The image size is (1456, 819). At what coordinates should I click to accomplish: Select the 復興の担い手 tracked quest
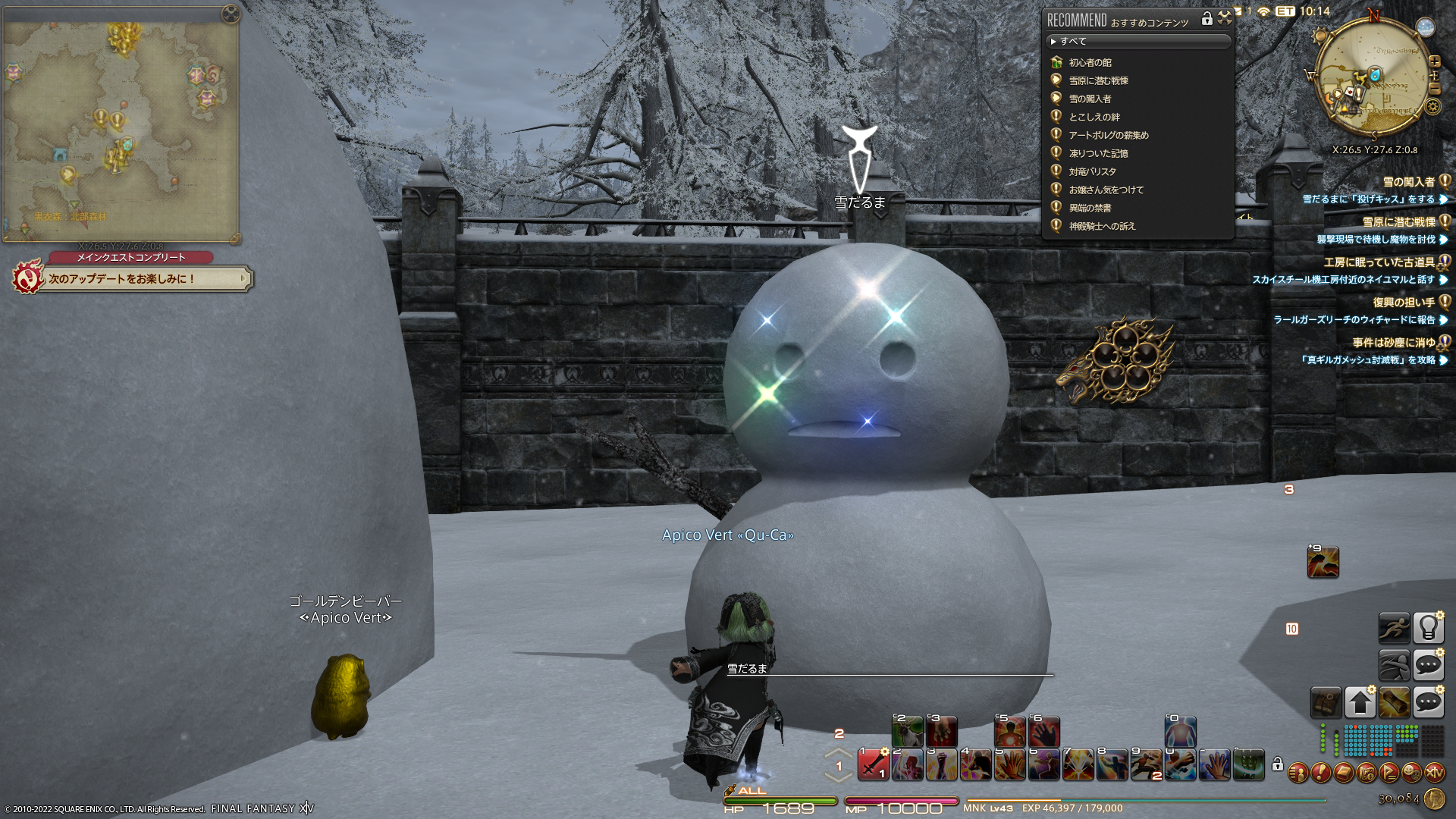(1404, 302)
